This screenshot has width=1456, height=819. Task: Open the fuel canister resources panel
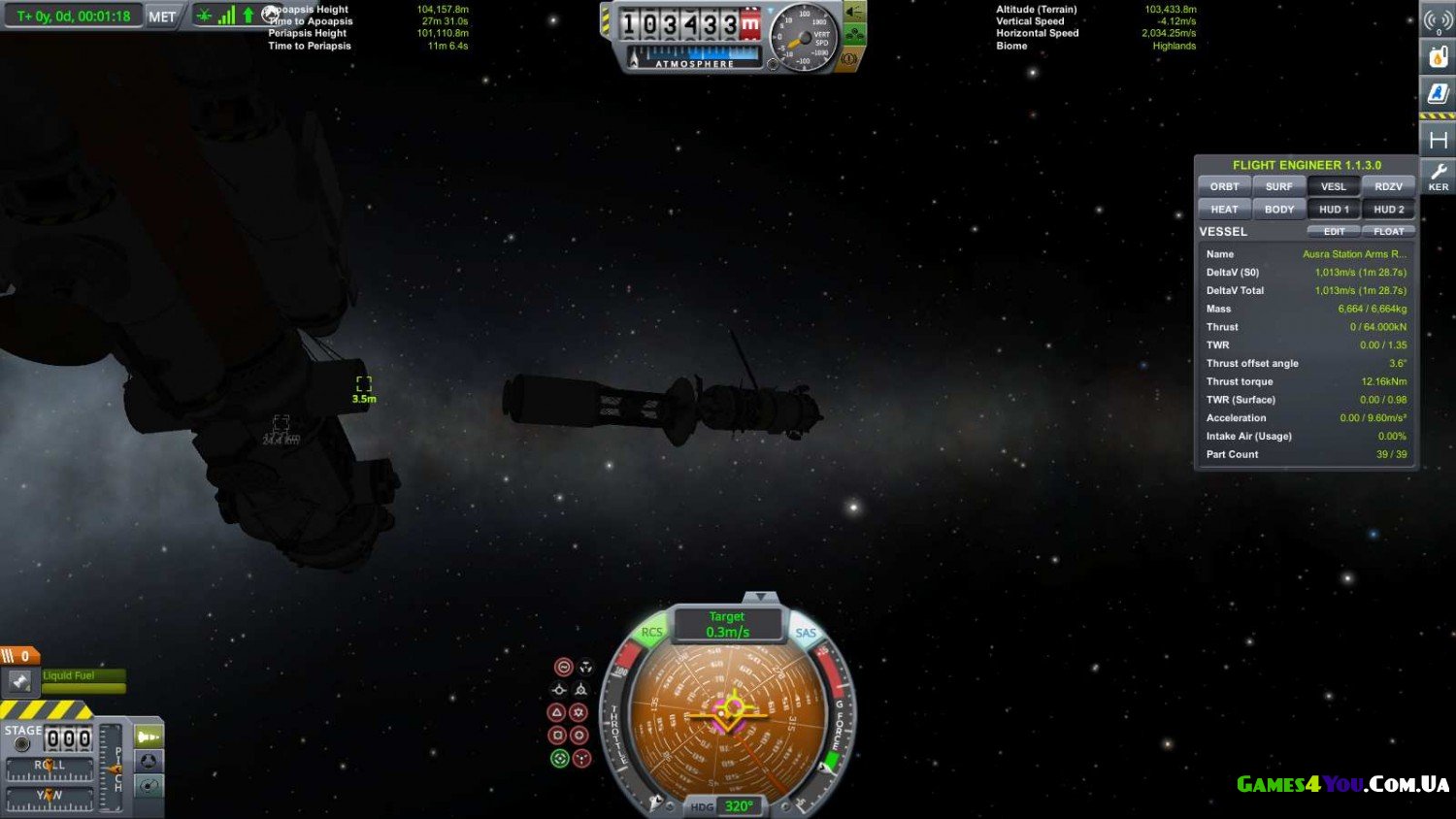click(x=1438, y=56)
